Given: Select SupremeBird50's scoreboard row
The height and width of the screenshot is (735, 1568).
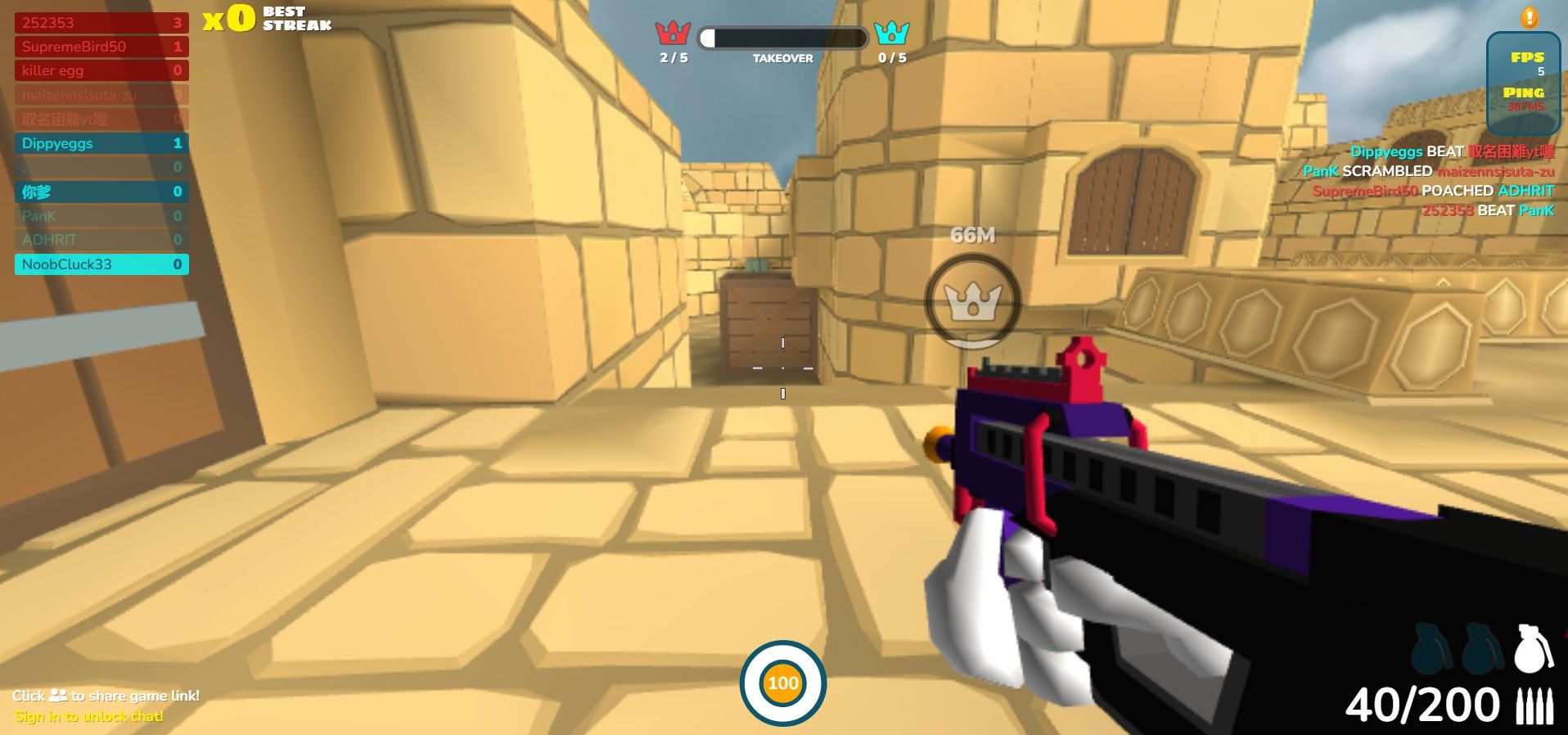Looking at the screenshot, I should [x=101, y=47].
